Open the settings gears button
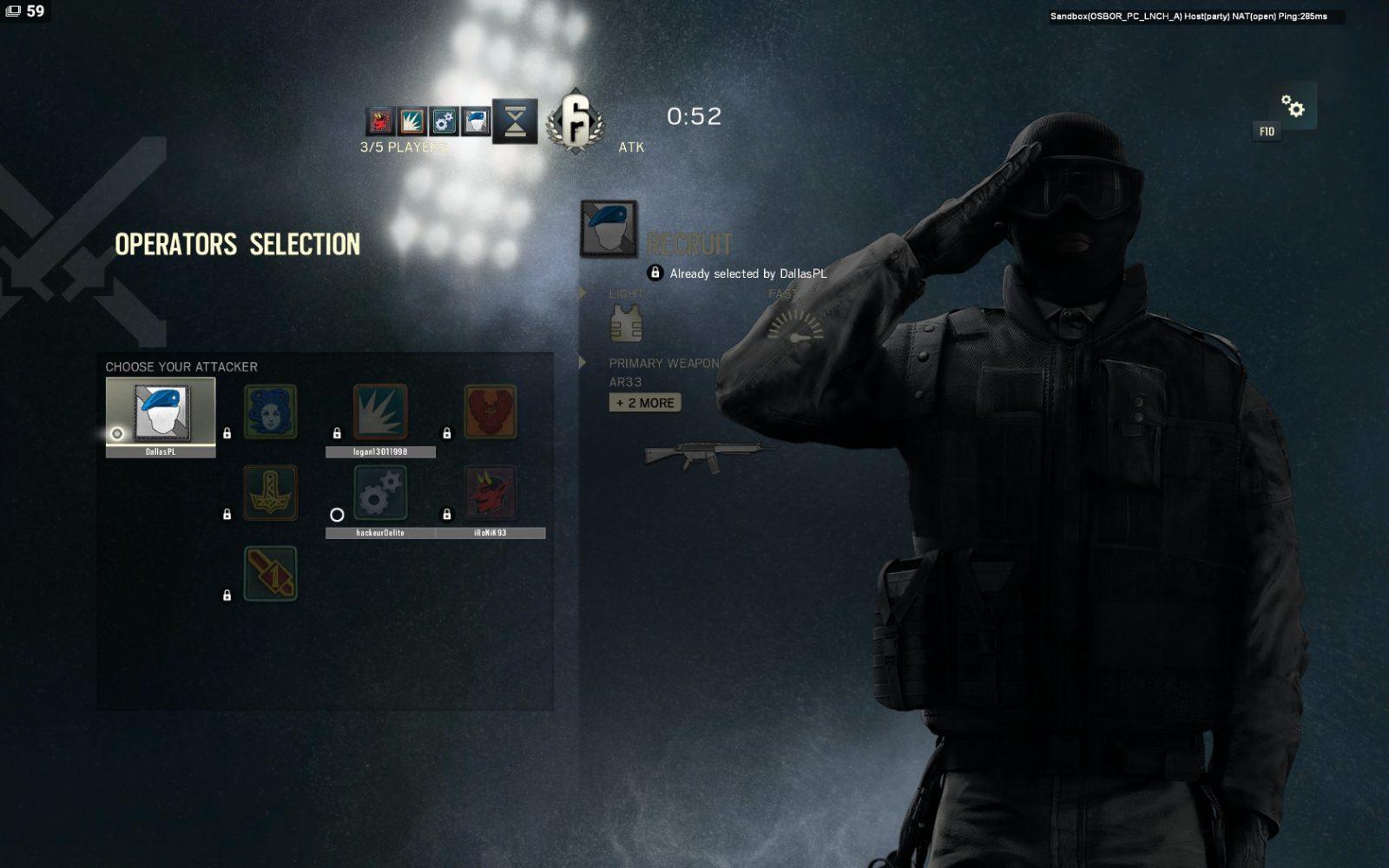This screenshot has height=868, width=1389. (1293, 106)
